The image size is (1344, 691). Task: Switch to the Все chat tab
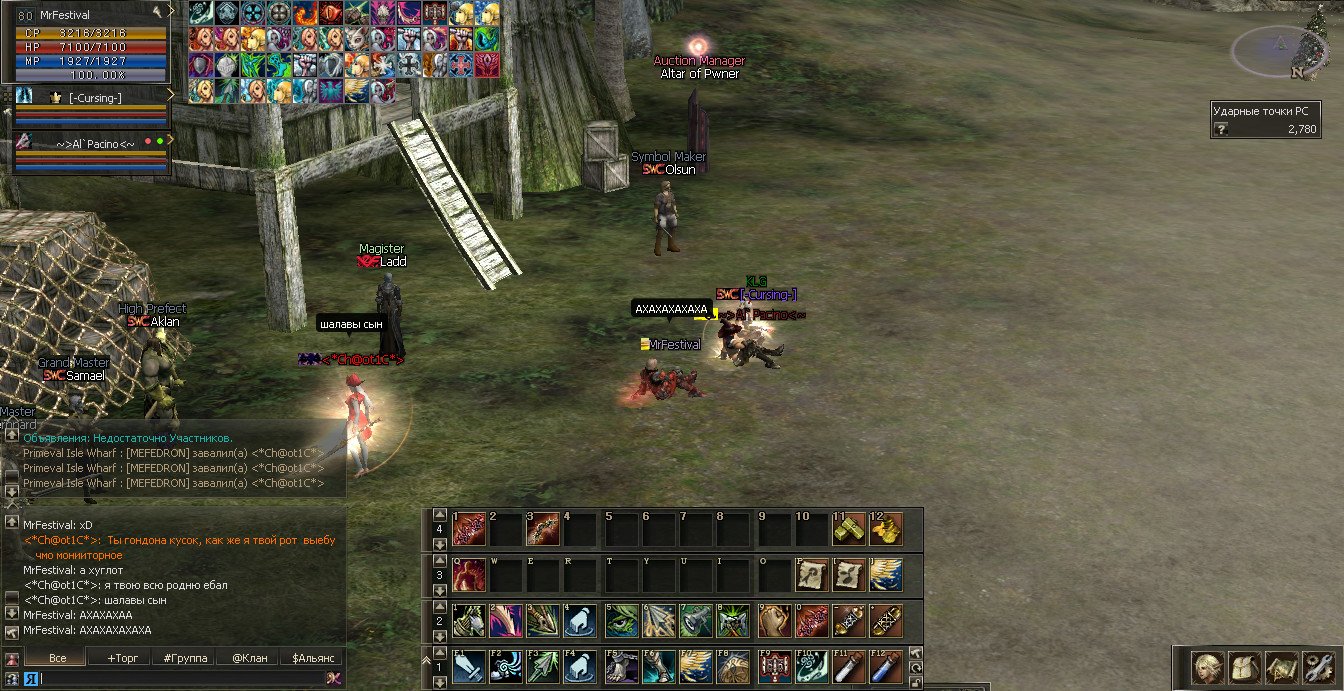57,658
